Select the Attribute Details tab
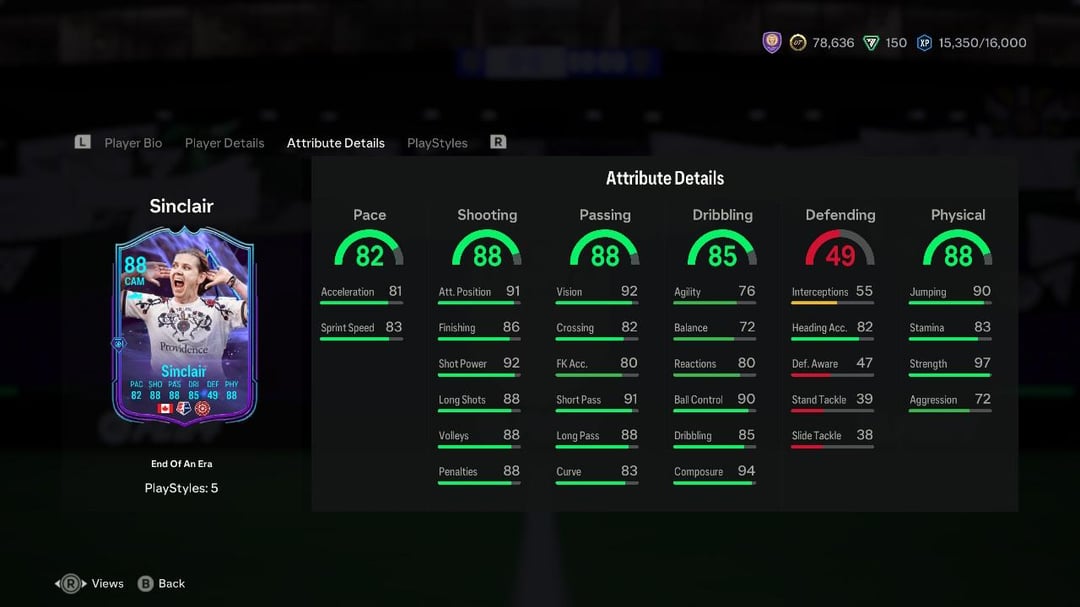This screenshot has height=607, width=1080. (x=335, y=143)
